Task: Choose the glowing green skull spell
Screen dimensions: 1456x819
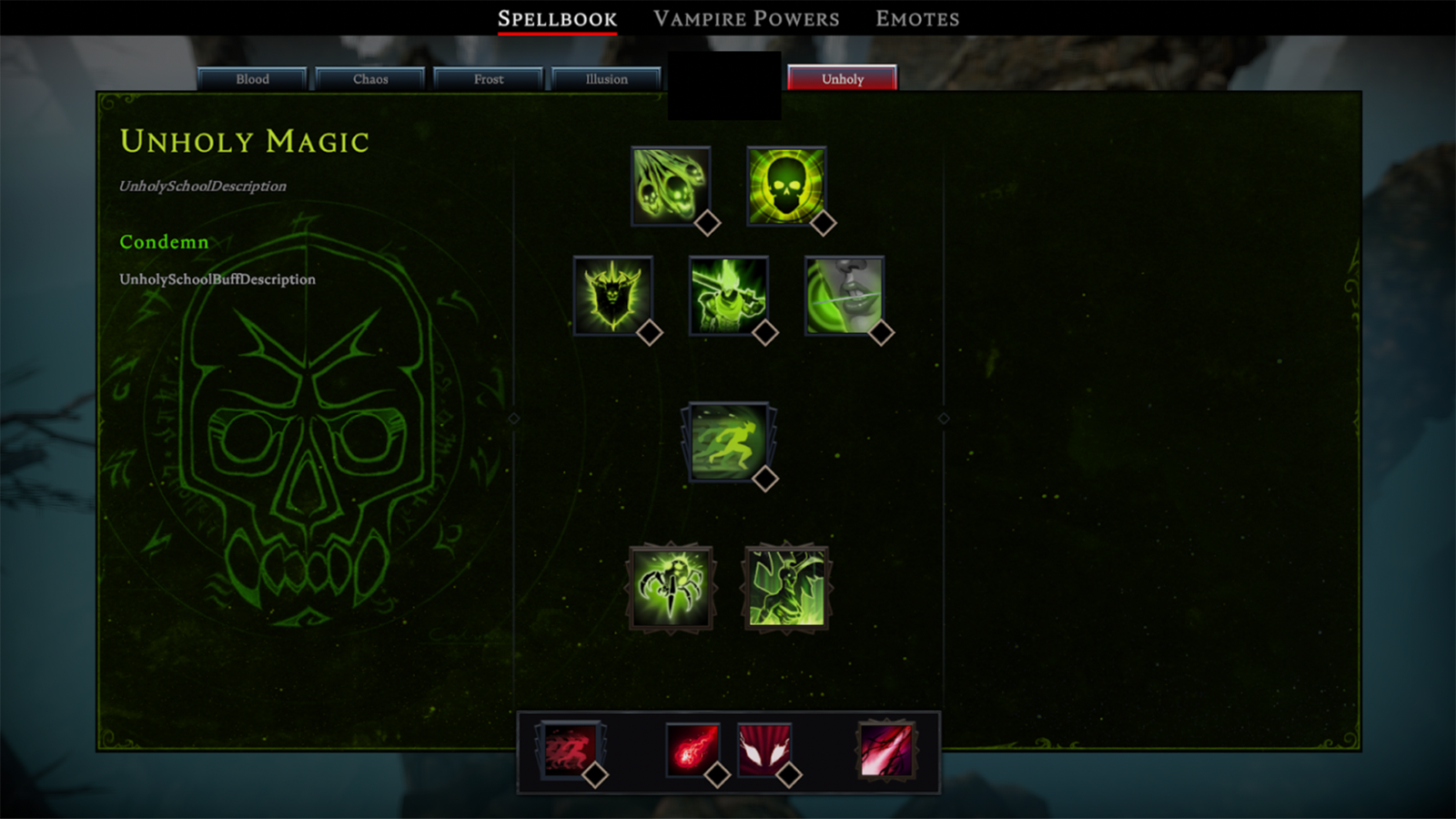Action: pyautogui.click(x=786, y=186)
